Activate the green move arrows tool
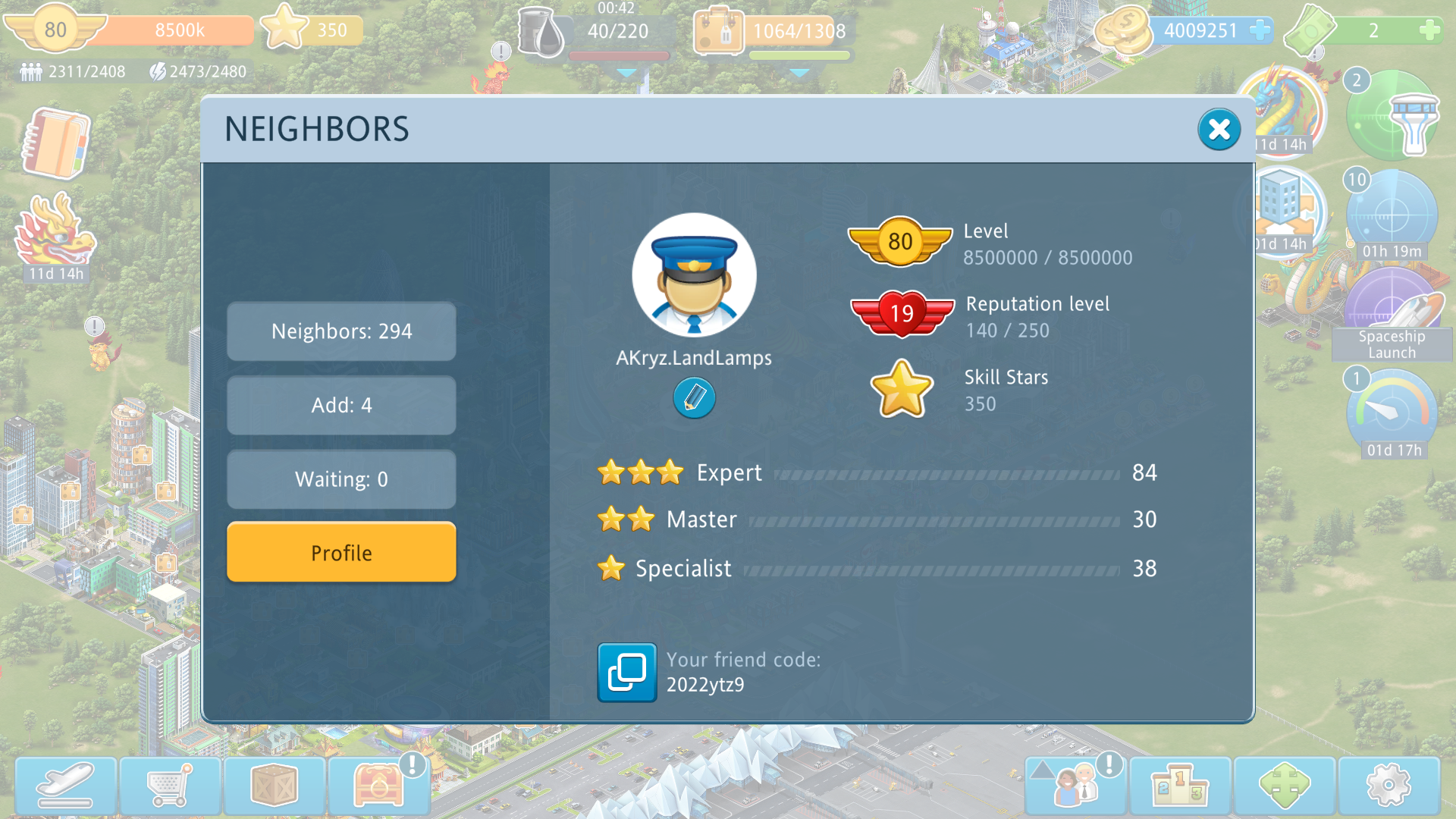Screen dimensions: 1456x819 [1284, 786]
